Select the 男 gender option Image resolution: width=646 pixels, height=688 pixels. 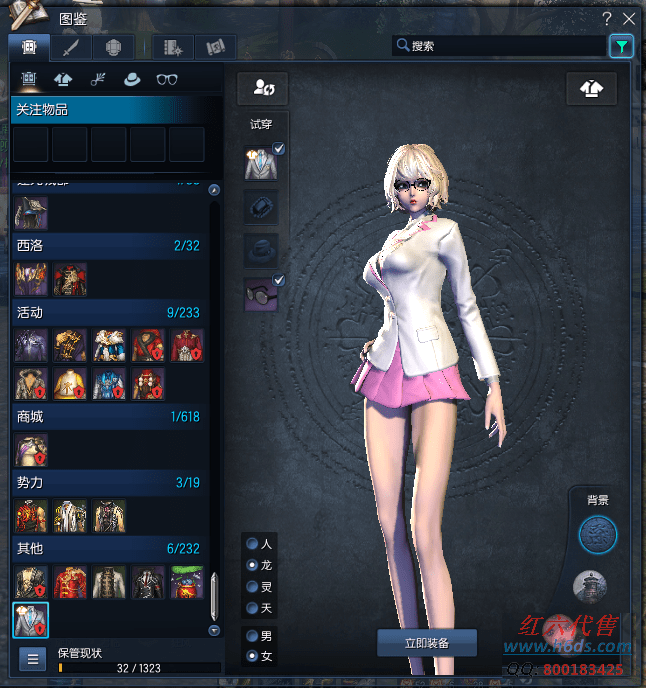tap(253, 636)
